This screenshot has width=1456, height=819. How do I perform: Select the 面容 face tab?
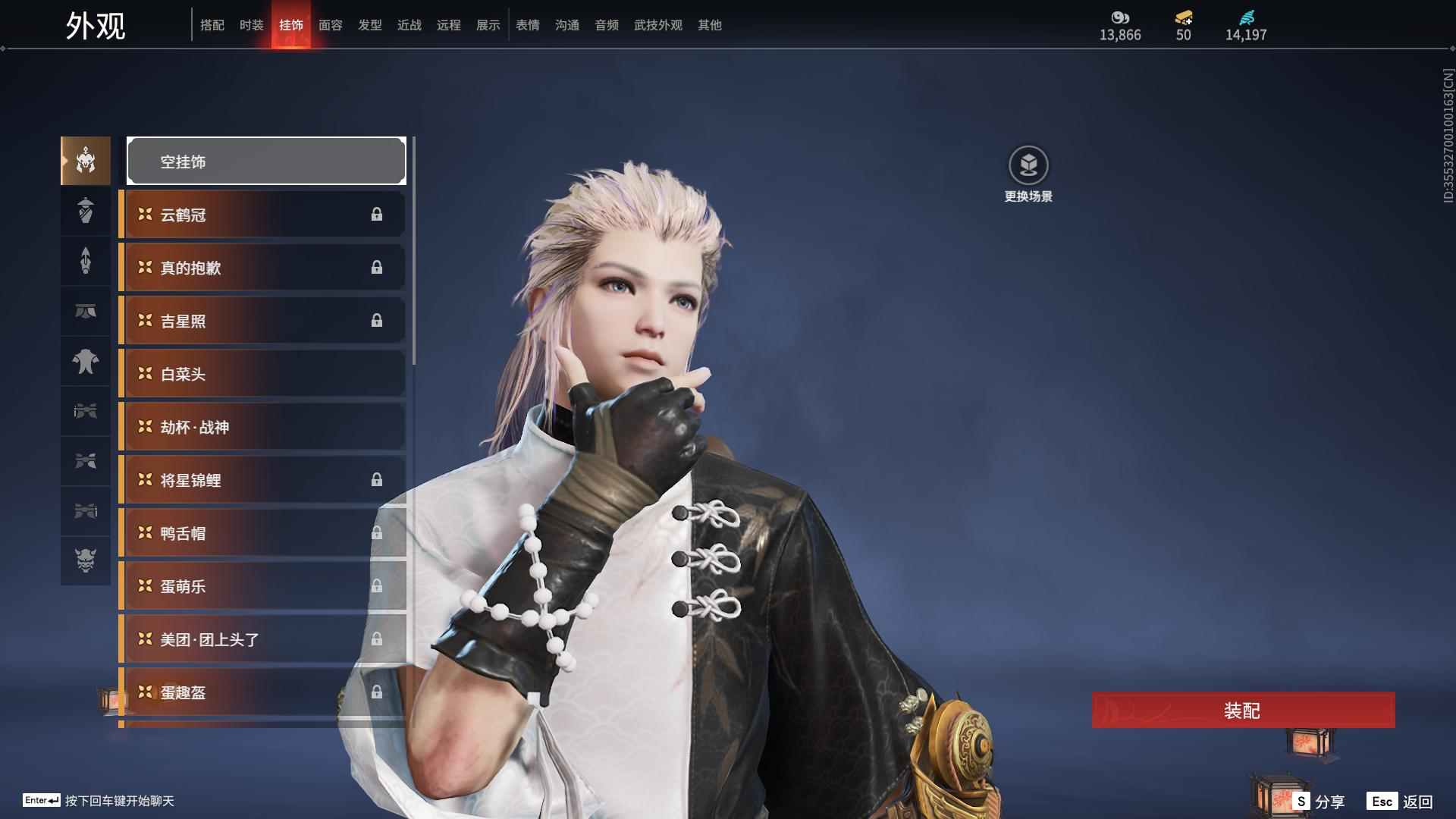330,25
